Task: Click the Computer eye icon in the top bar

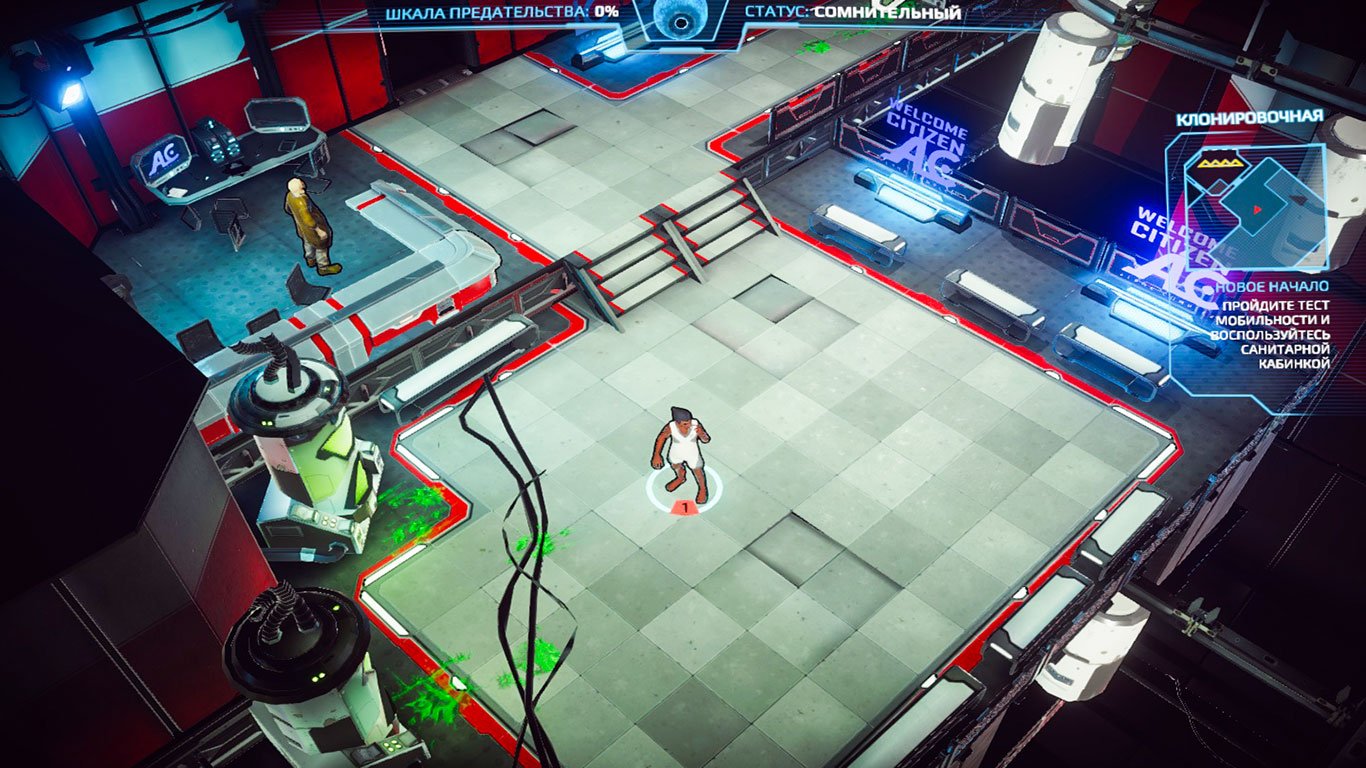Action: [682, 17]
